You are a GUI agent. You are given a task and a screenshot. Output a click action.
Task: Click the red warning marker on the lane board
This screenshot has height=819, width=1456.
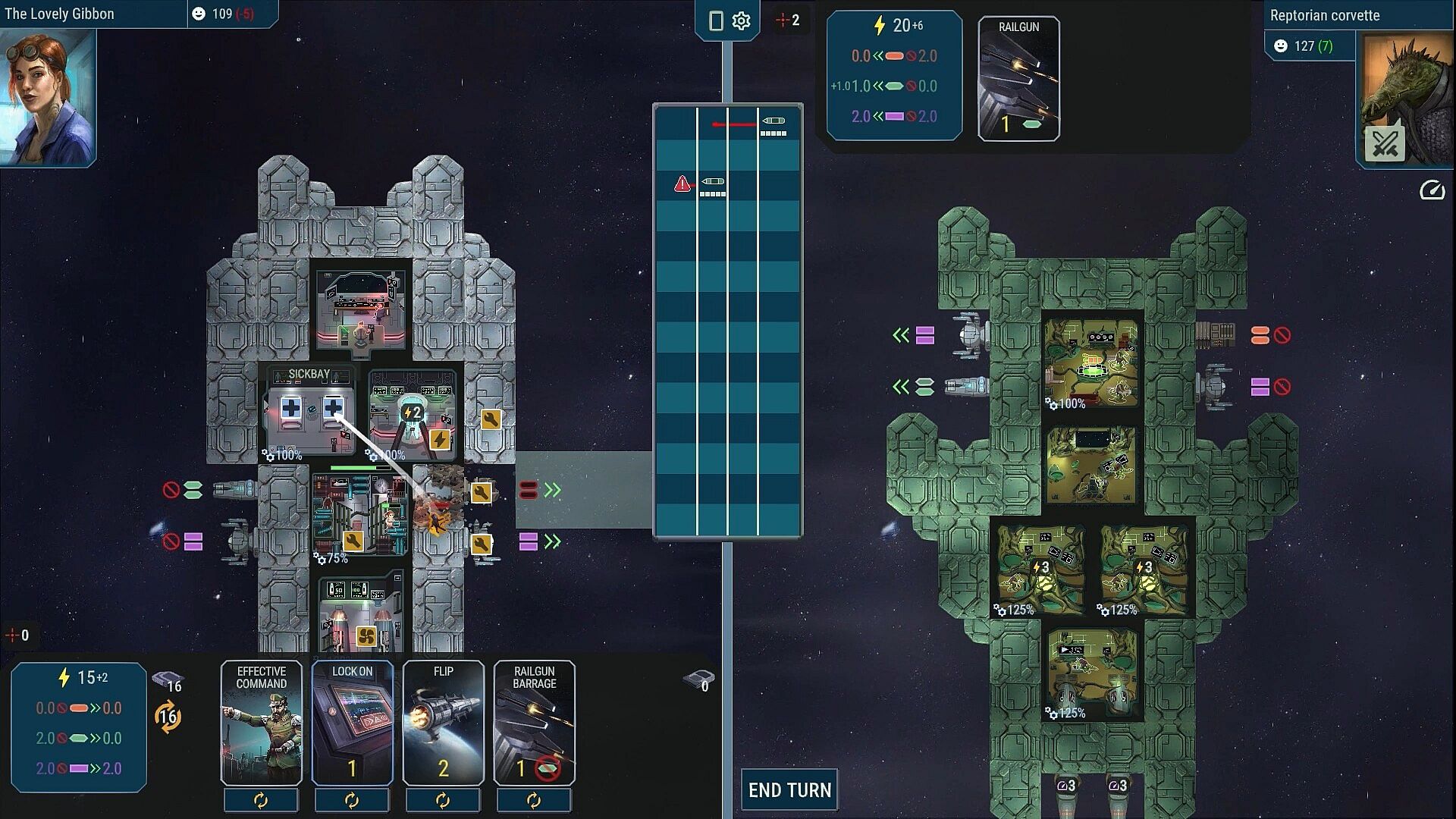click(682, 184)
